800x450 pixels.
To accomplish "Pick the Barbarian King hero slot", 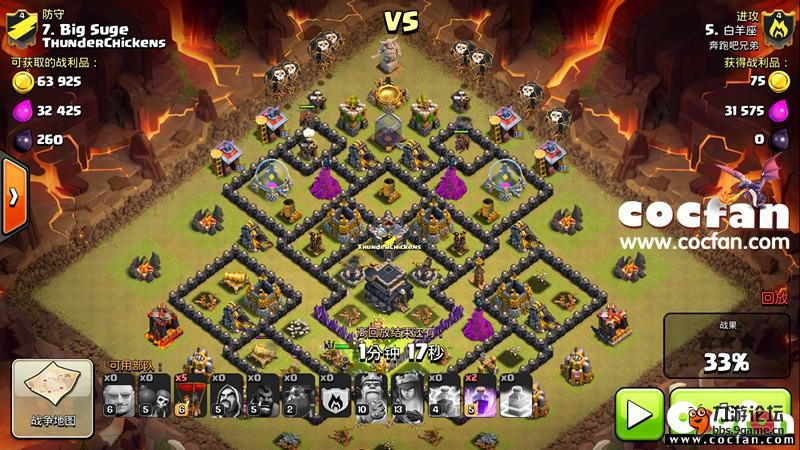I will (x=371, y=396).
